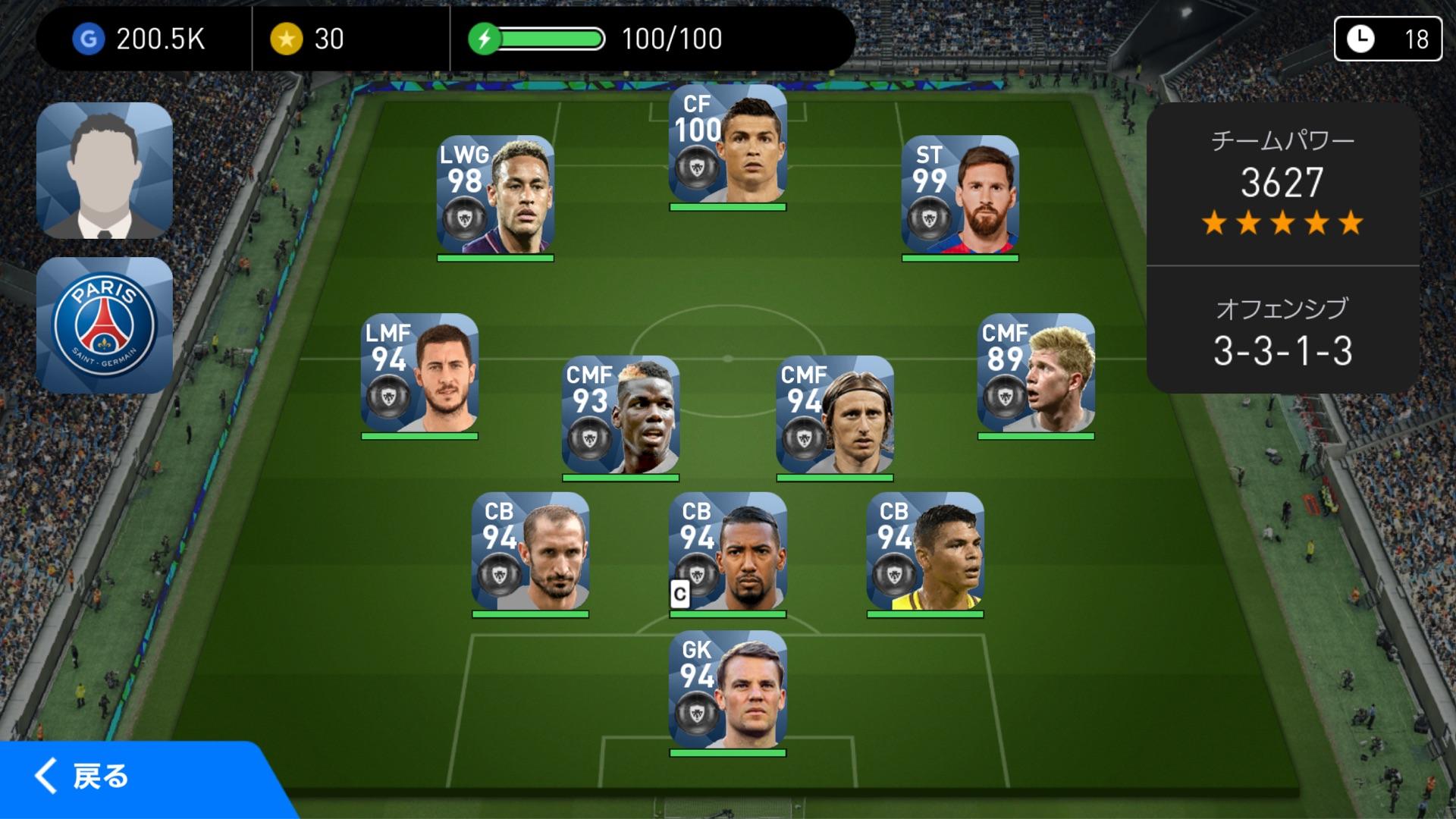Select the GK 94 goalkeeper card
This screenshot has height=819, width=1456.
pyautogui.click(x=727, y=690)
